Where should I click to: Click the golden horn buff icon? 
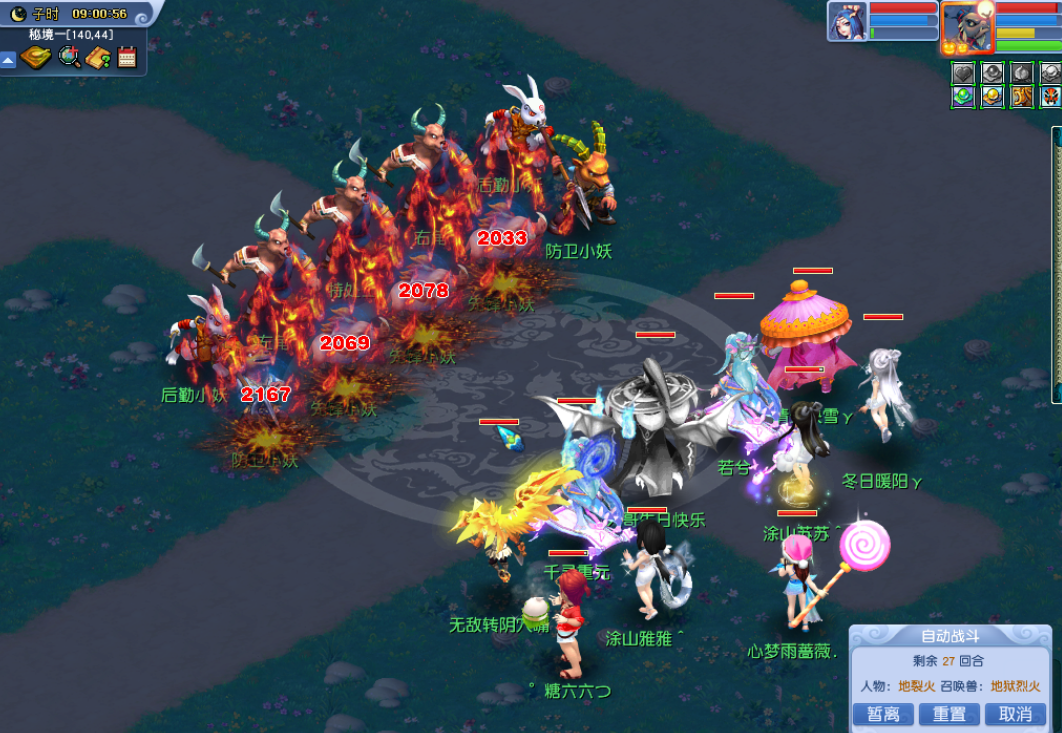point(1022,97)
